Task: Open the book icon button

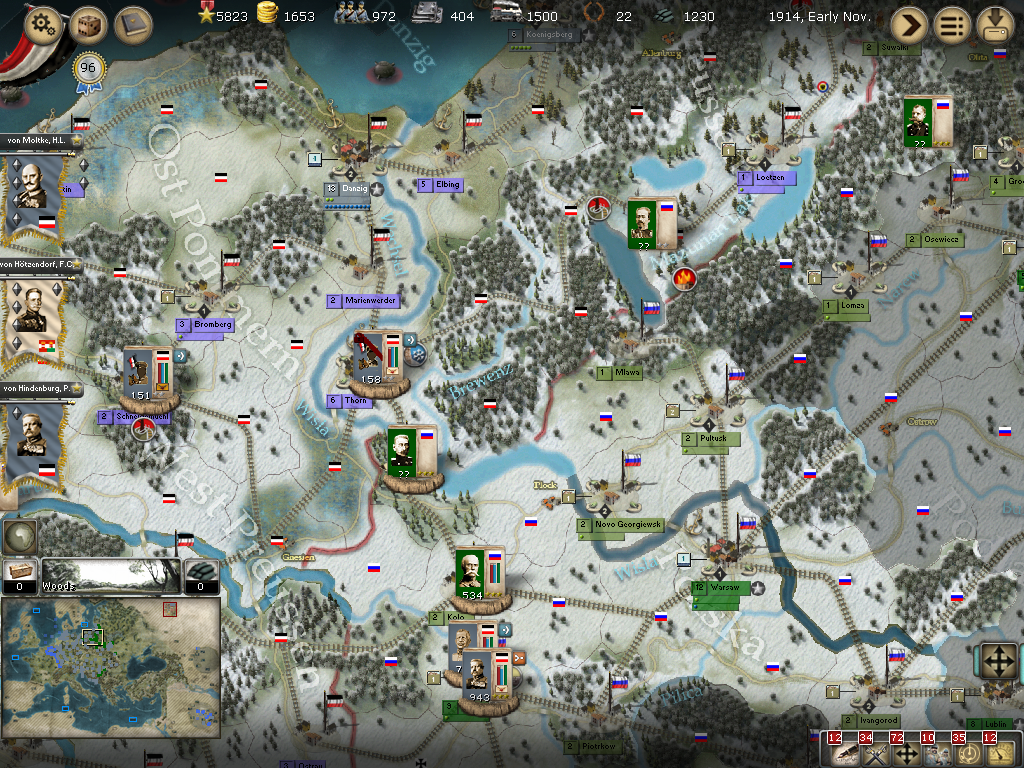Action: 132,24
